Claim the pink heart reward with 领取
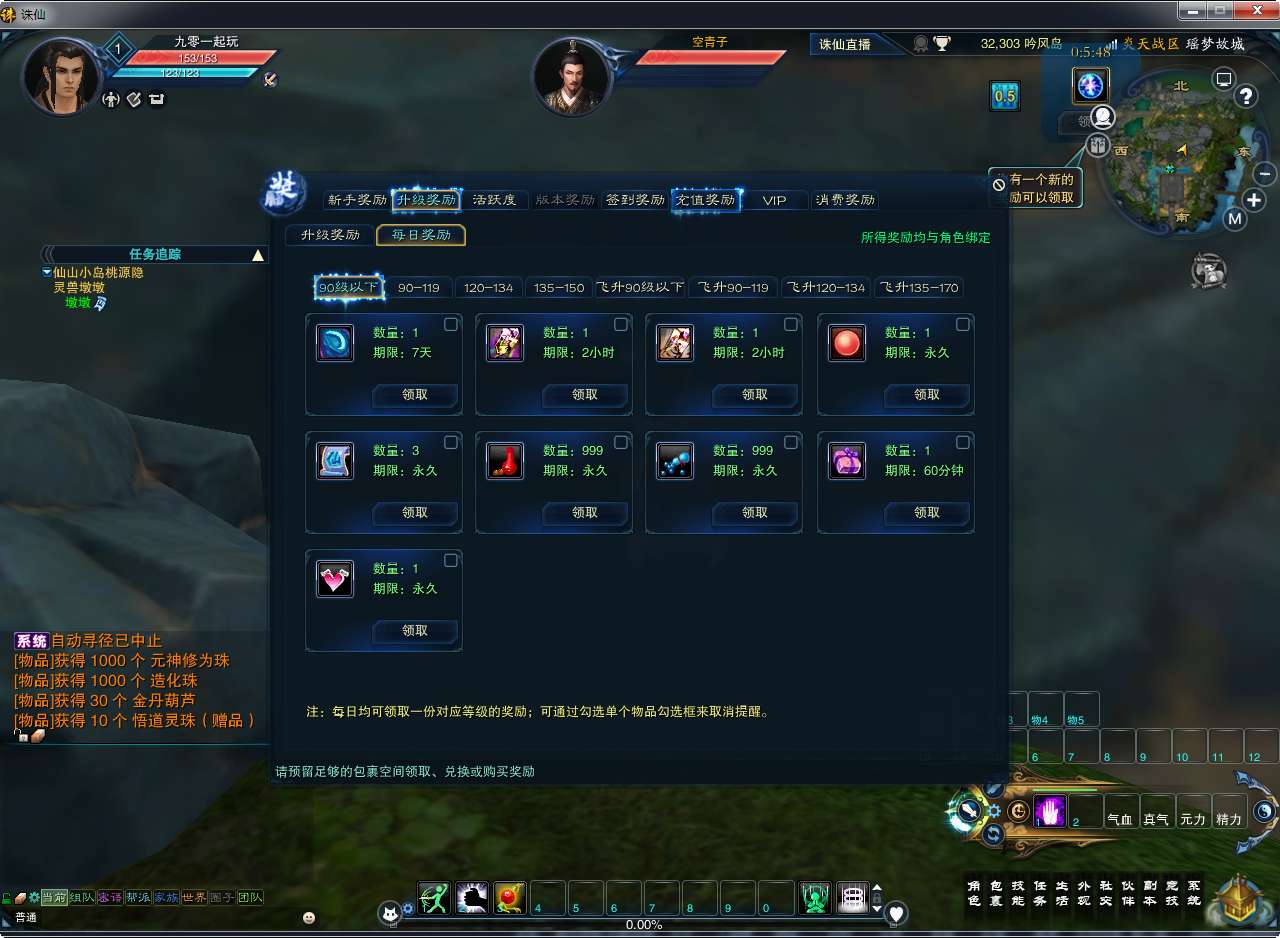The image size is (1280, 938). 415,631
